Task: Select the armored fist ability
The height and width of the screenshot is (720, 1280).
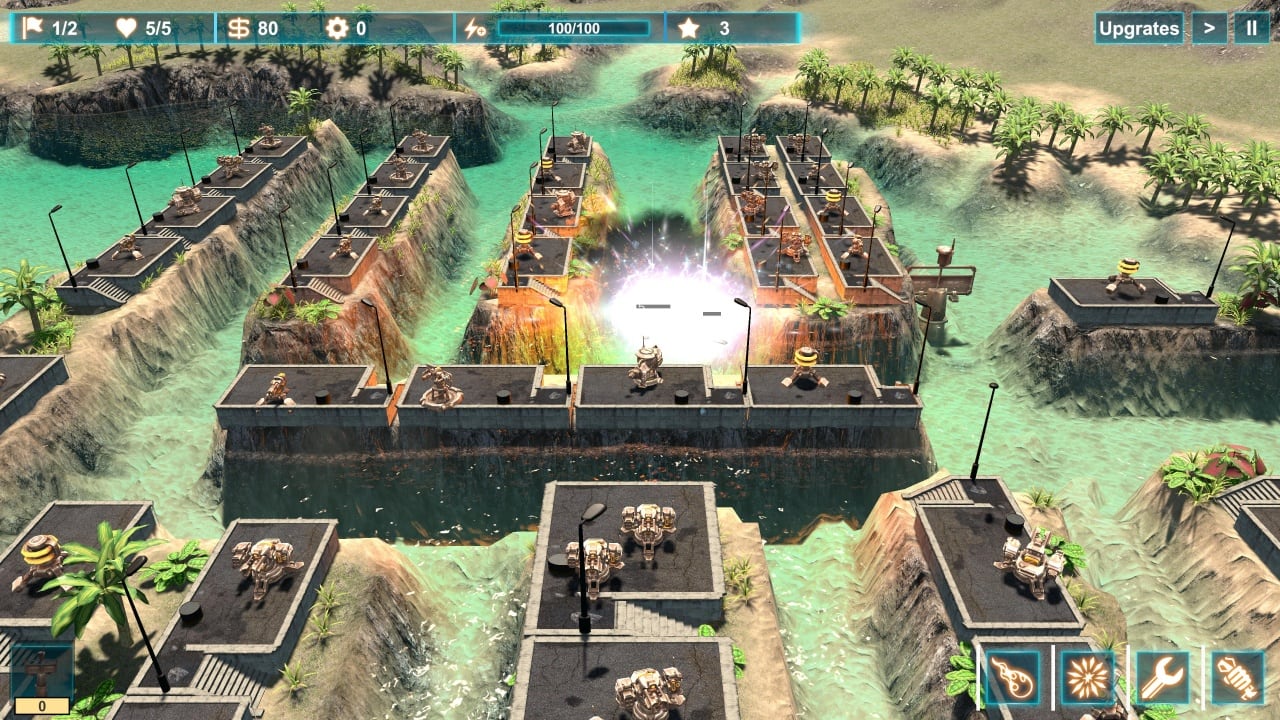Action: pos(1238,677)
